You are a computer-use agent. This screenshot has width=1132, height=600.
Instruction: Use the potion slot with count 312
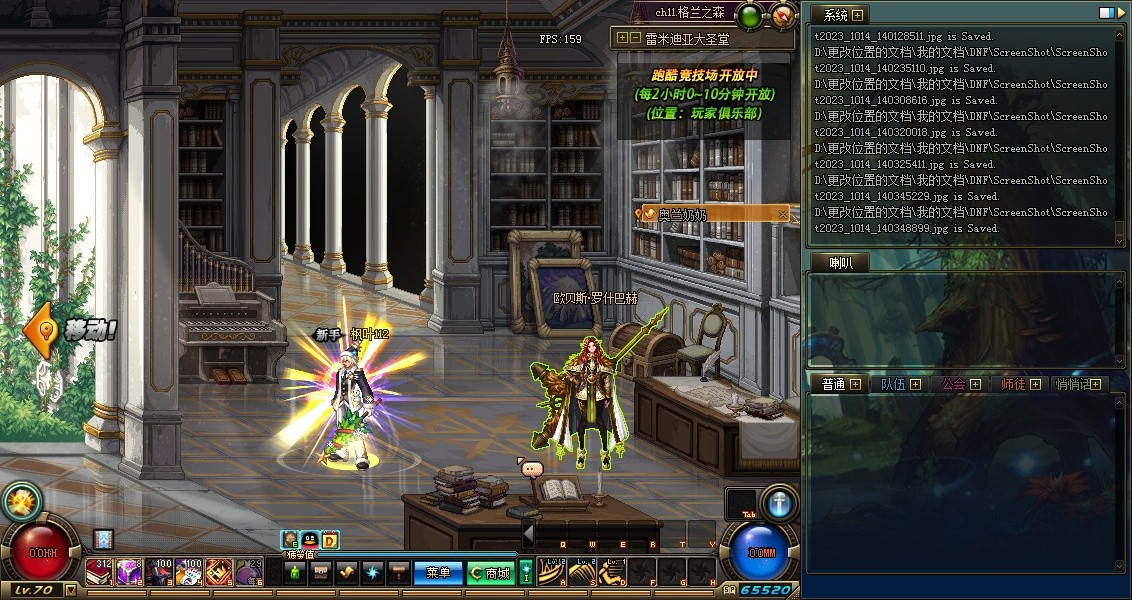(98, 572)
